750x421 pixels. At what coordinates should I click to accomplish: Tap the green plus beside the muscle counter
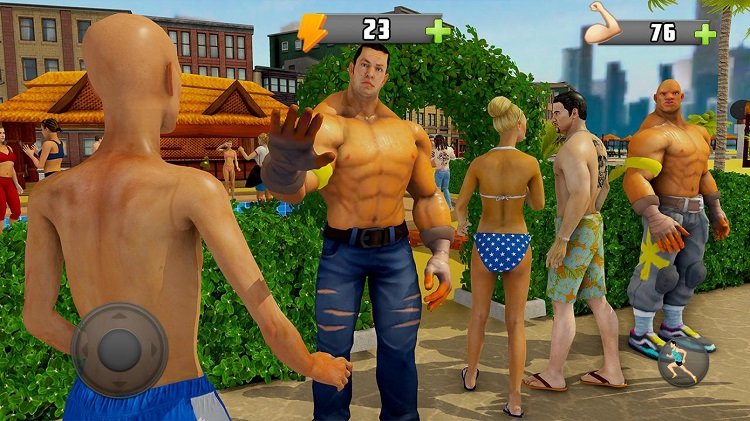pos(705,33)
